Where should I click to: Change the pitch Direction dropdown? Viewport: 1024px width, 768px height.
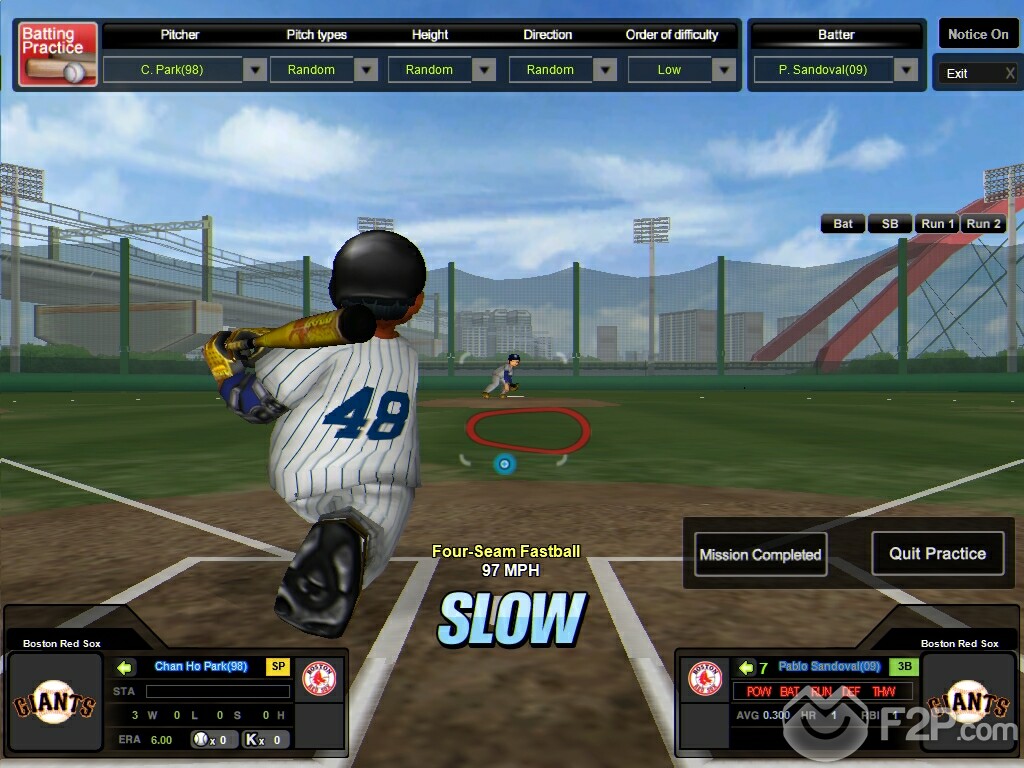tap(604, 70)
